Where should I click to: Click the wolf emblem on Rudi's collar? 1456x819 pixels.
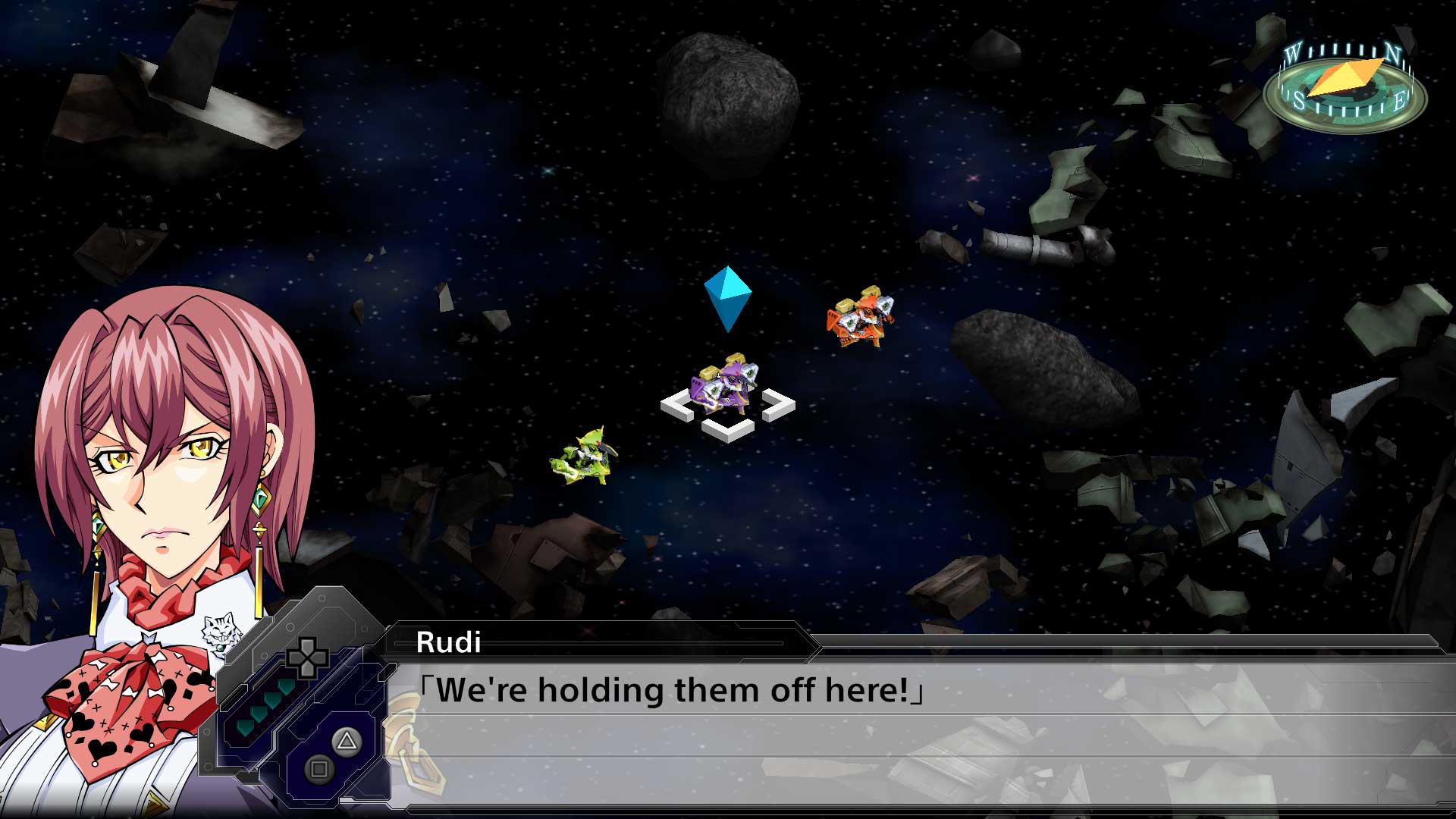[221, 628]
